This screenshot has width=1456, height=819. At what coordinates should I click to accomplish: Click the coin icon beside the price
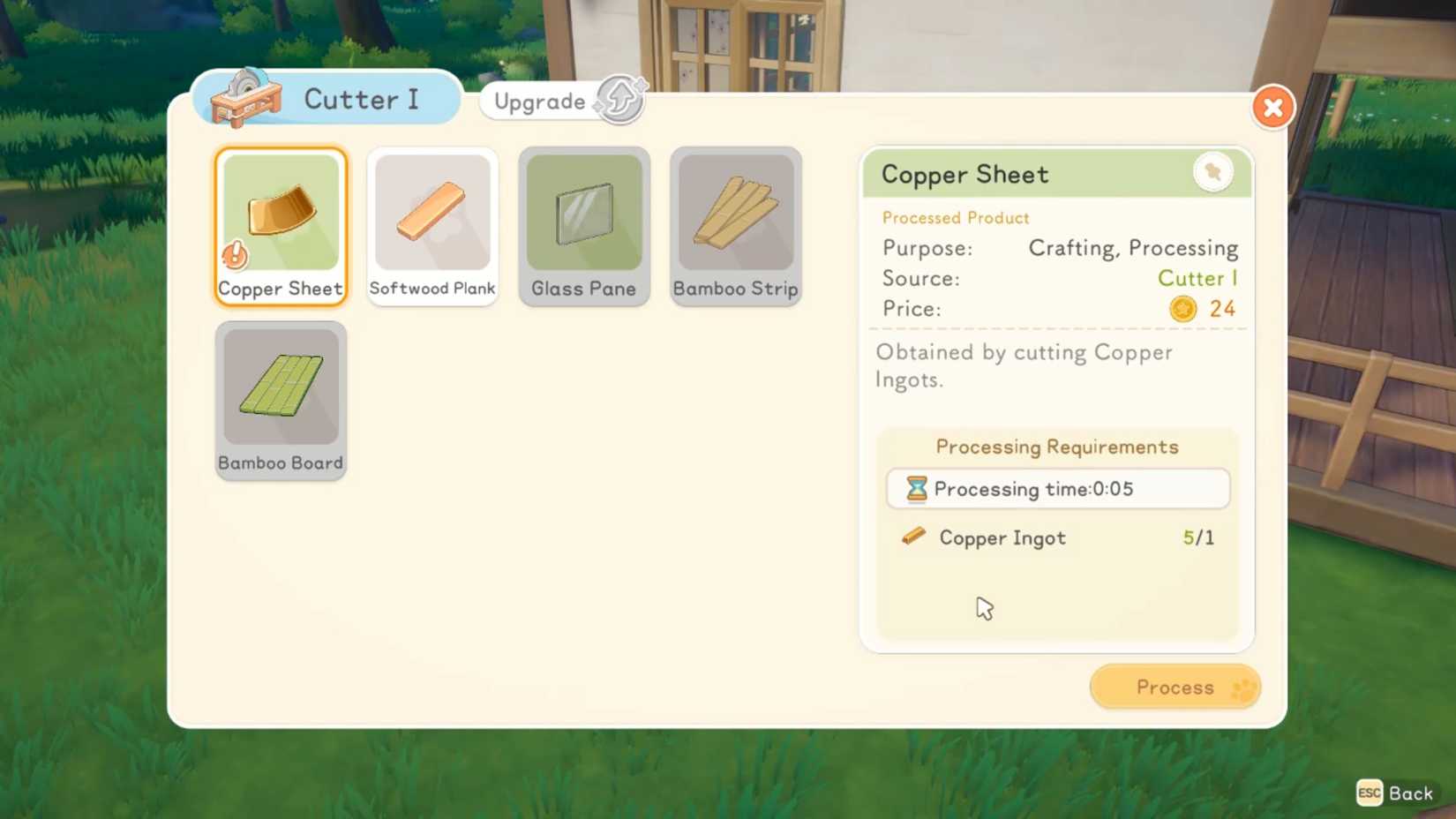click(1182, 308)
